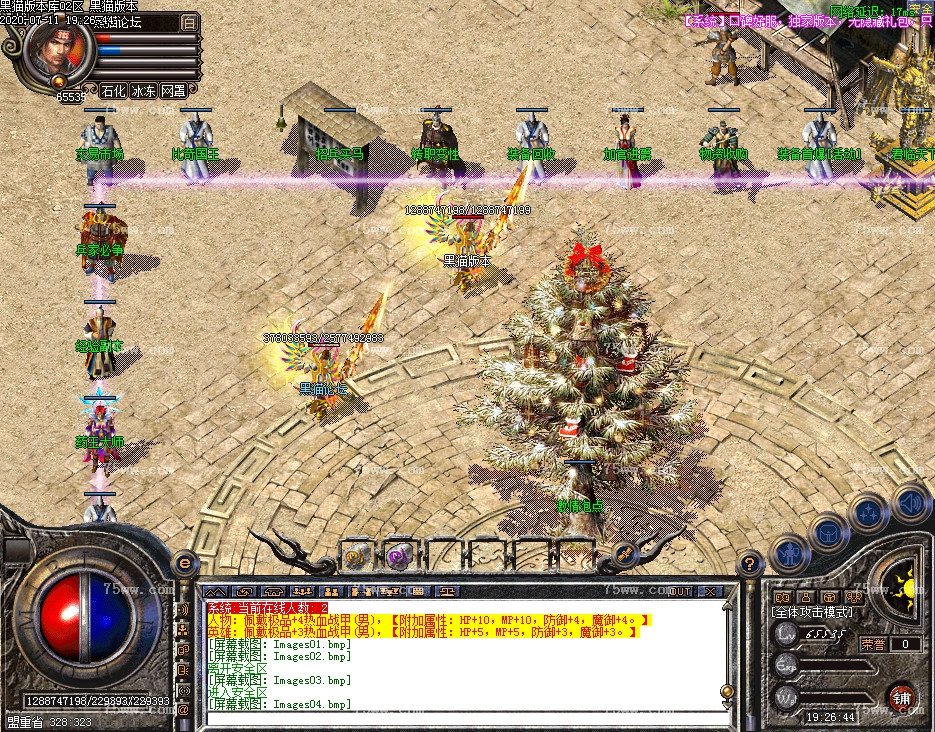Toggle the 网罩 net status button
Screen dimensions: 935x732
coord(174,91)
